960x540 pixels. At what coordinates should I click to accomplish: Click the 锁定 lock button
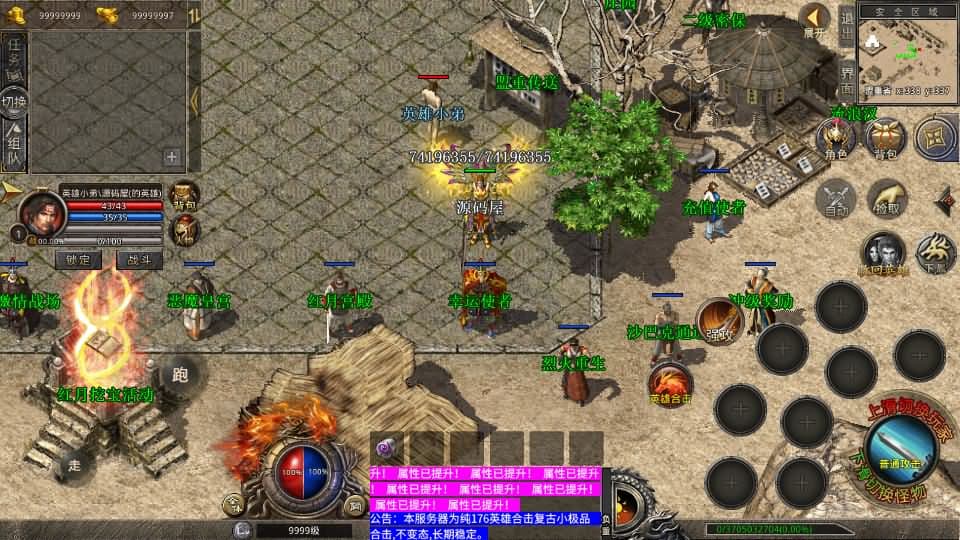click(x=78, y=260)
